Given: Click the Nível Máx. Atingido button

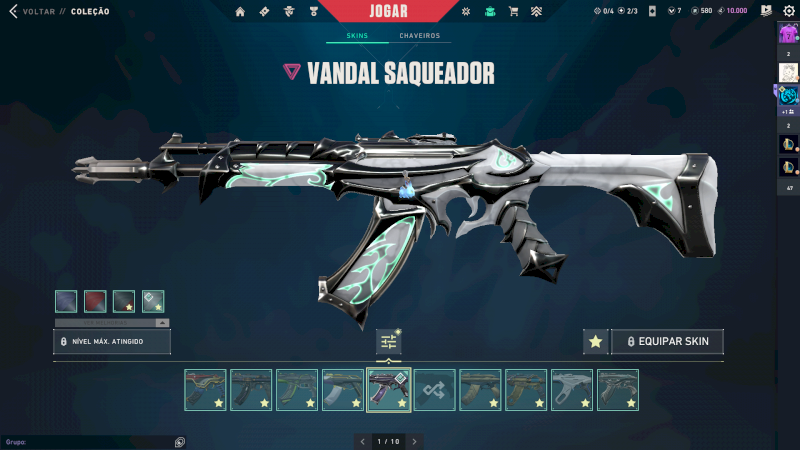Looking at the screenshot, I should coord(112,341).
